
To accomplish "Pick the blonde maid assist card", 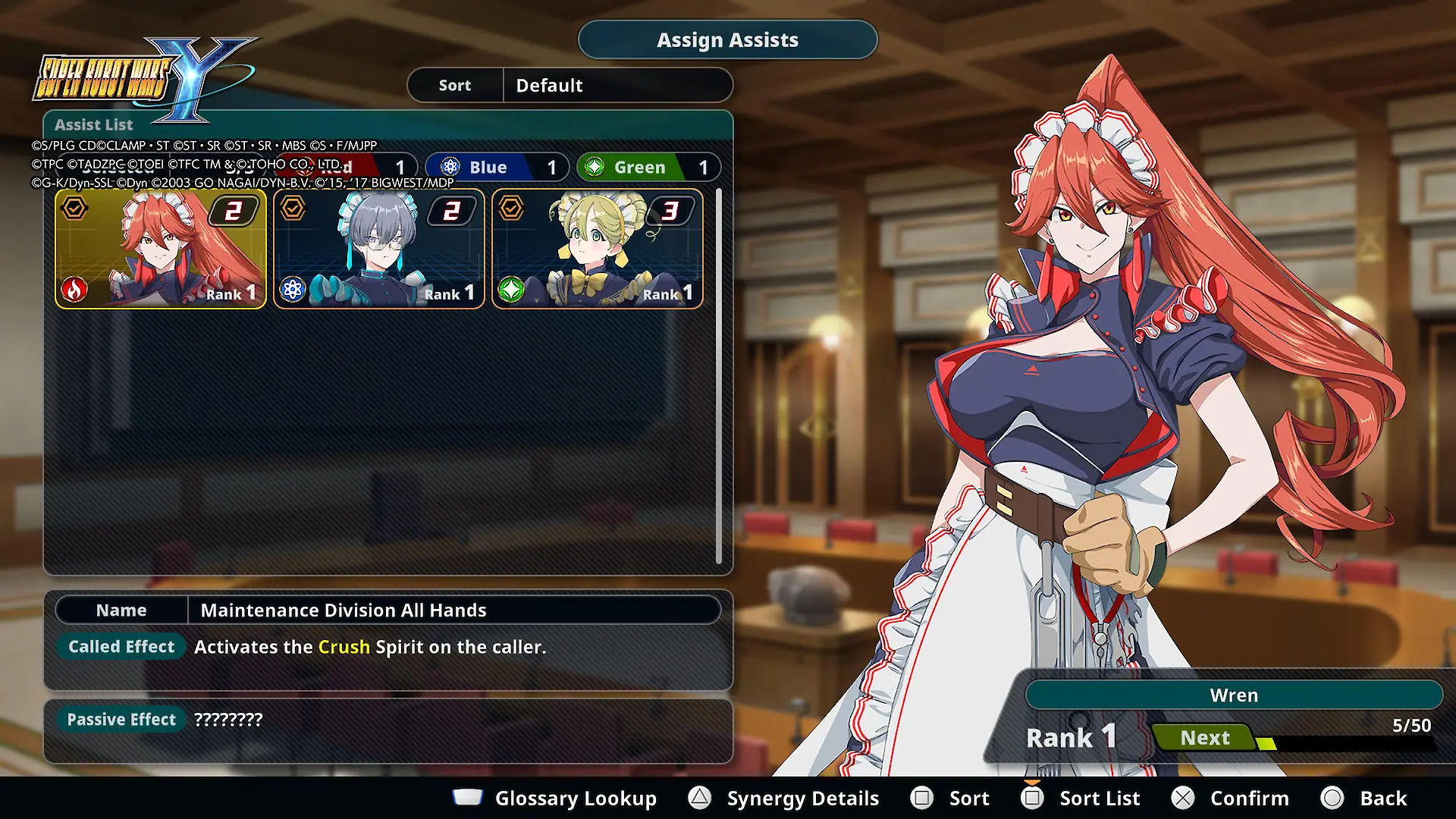I will pos(598,249).
